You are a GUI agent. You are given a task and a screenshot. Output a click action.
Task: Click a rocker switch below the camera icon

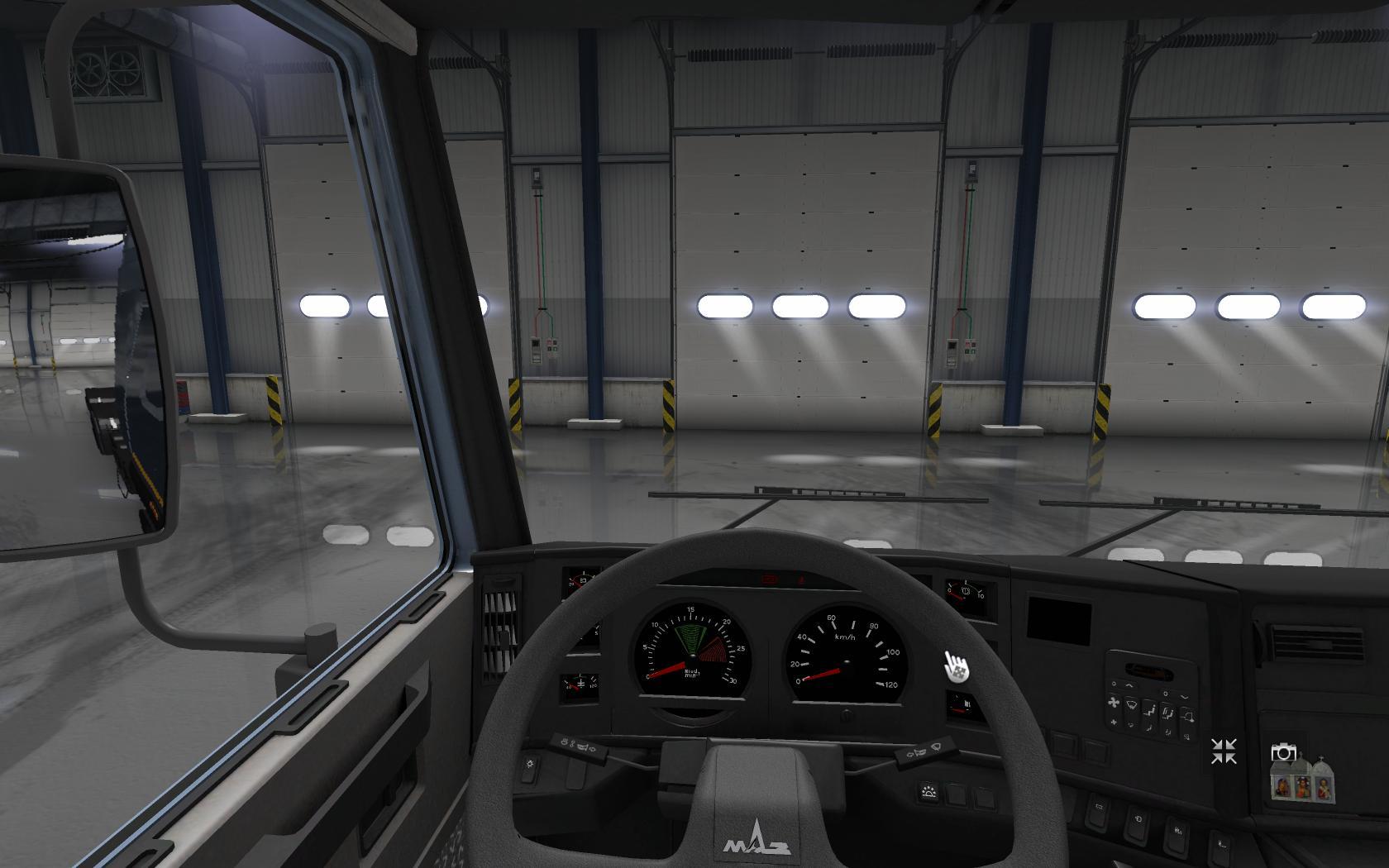1220,844
